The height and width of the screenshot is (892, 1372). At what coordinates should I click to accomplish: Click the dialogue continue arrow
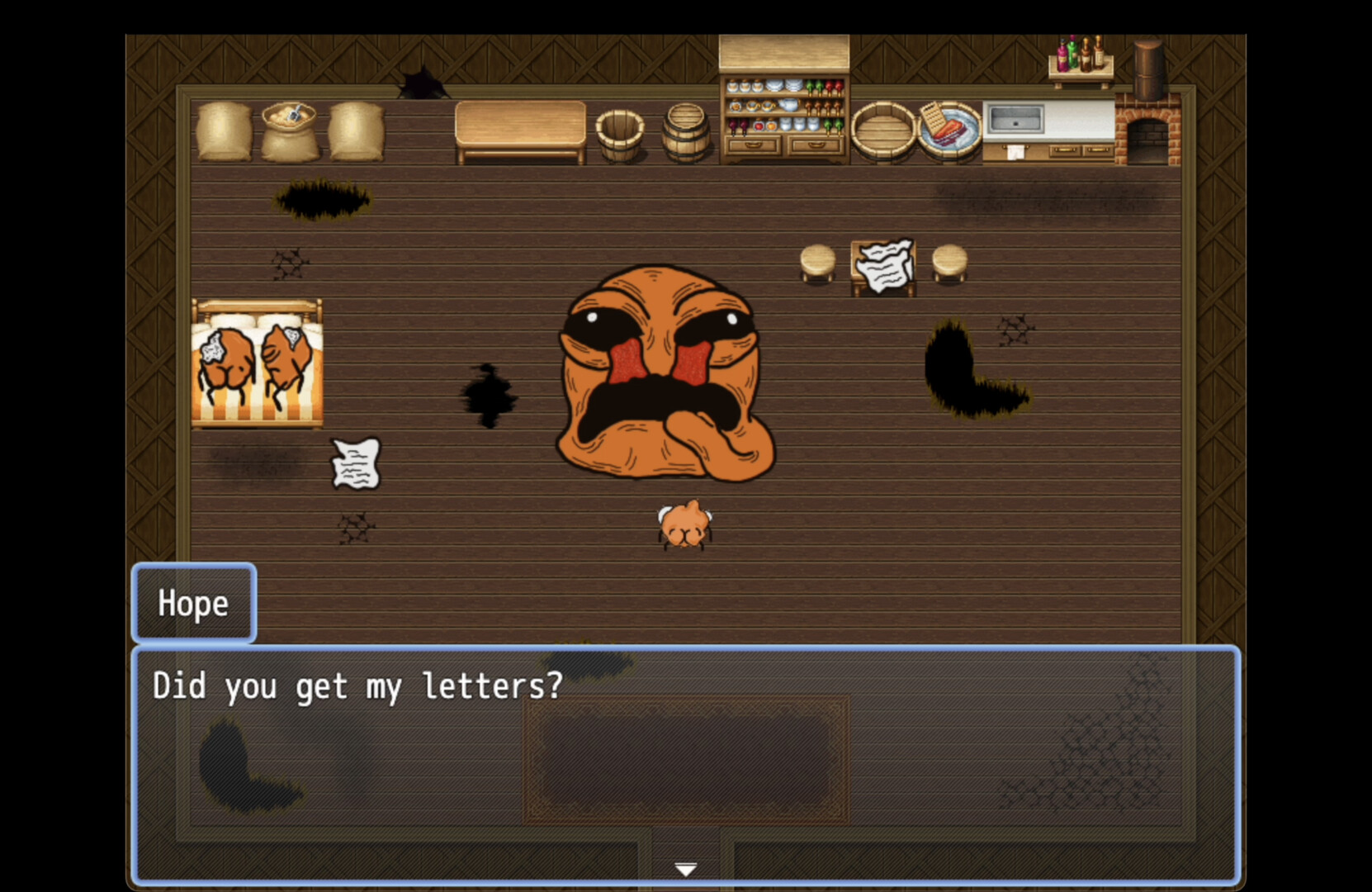click(x=685, y=869)
